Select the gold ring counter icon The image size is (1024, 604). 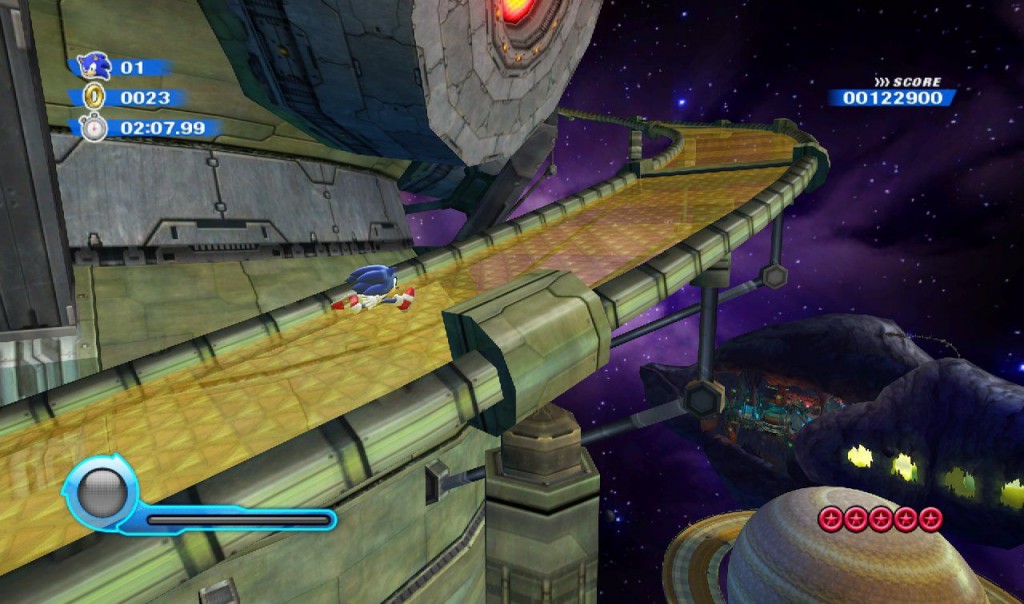(95, 97)
